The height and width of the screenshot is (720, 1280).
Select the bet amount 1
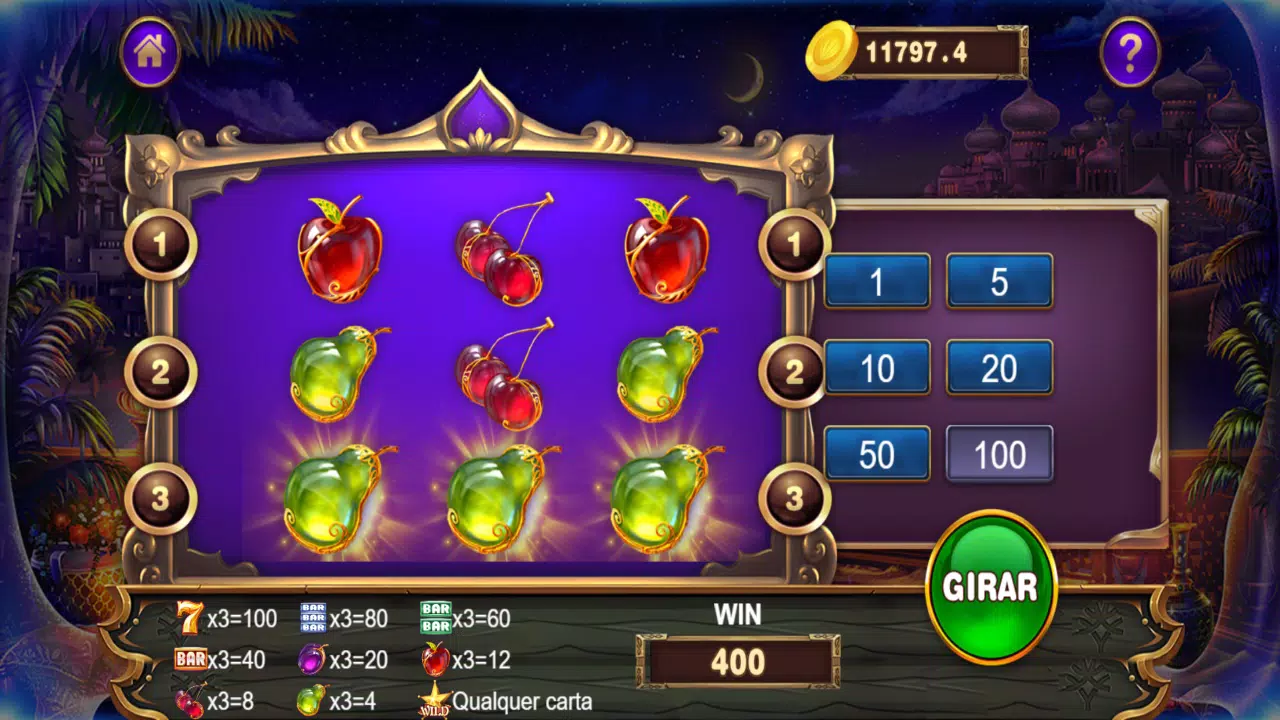click(877, 281)
